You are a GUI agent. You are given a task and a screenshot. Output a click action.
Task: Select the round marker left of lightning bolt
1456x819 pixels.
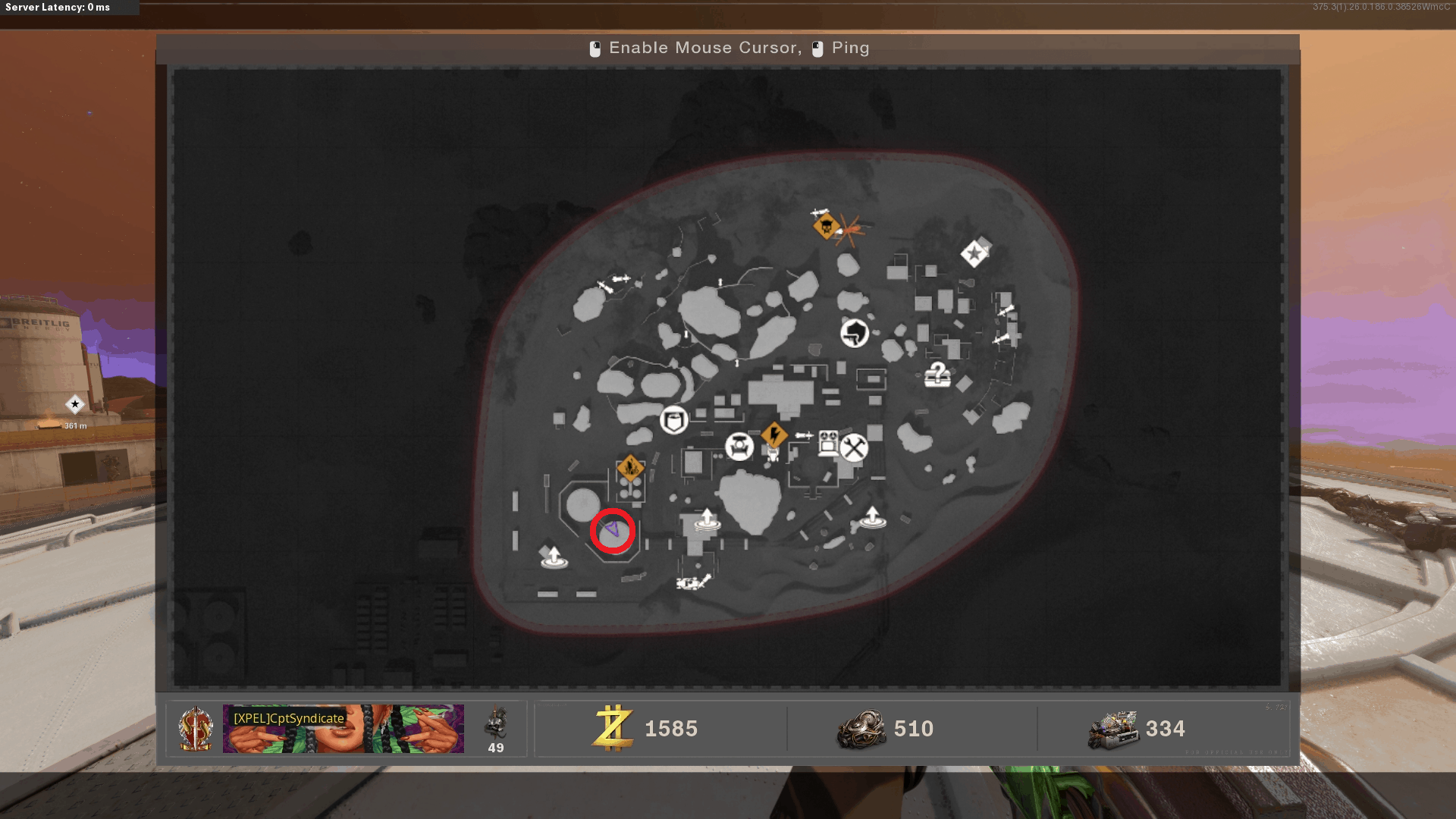pos(739,447)
